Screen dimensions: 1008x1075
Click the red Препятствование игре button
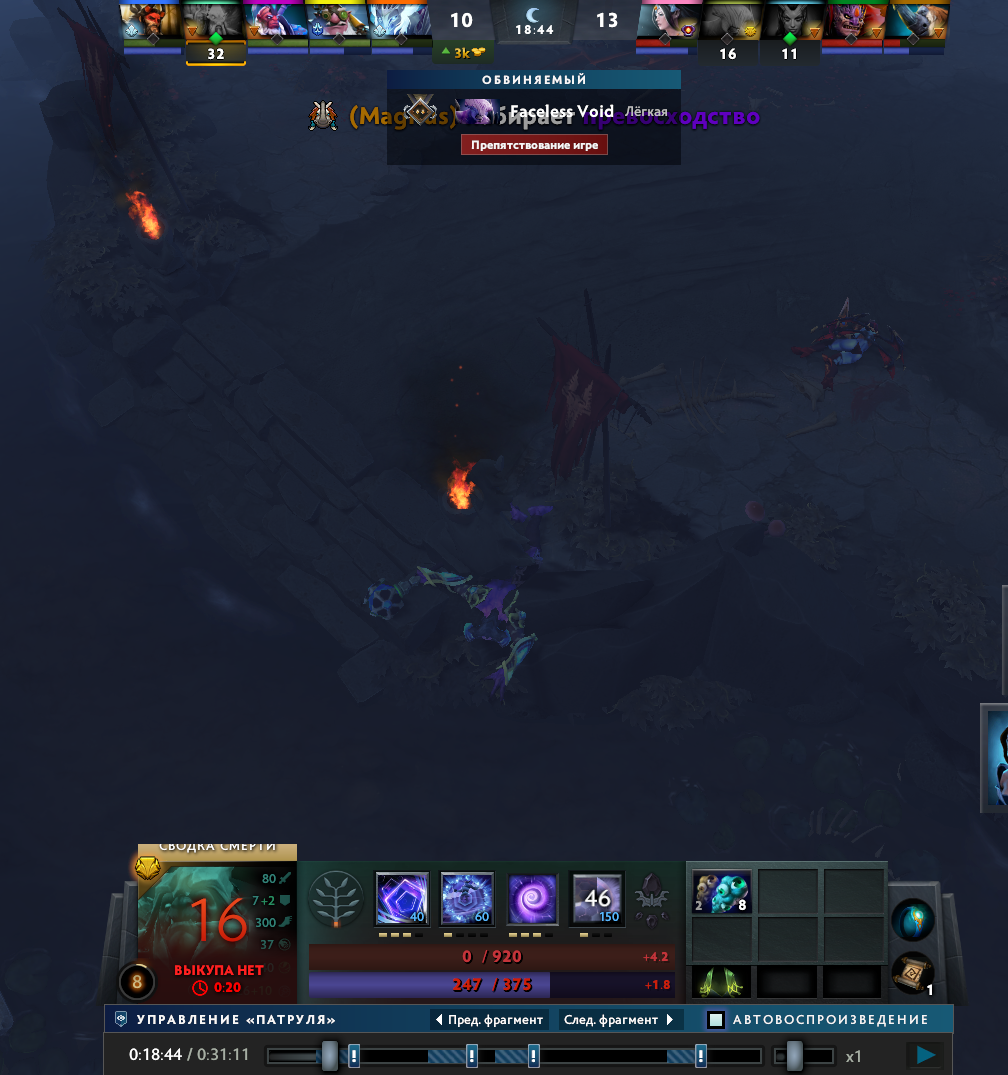point(534,145)
